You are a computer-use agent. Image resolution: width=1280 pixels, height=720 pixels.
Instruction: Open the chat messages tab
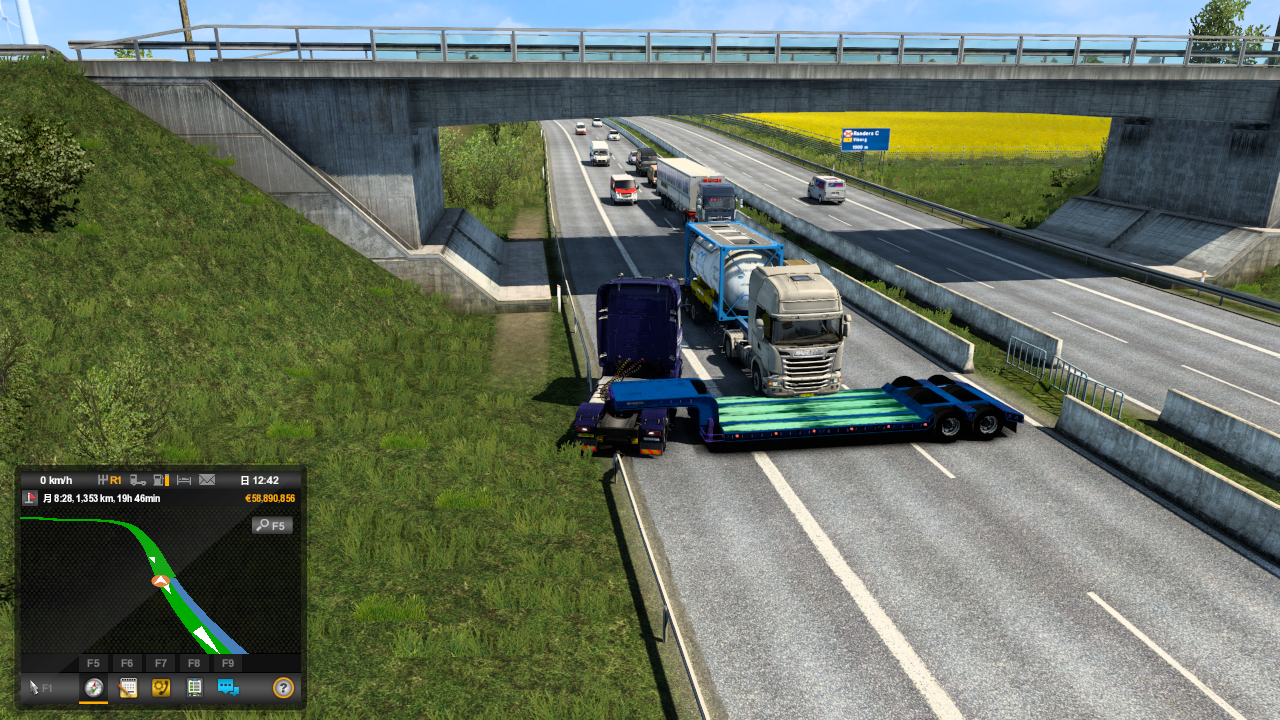(228, 687)
